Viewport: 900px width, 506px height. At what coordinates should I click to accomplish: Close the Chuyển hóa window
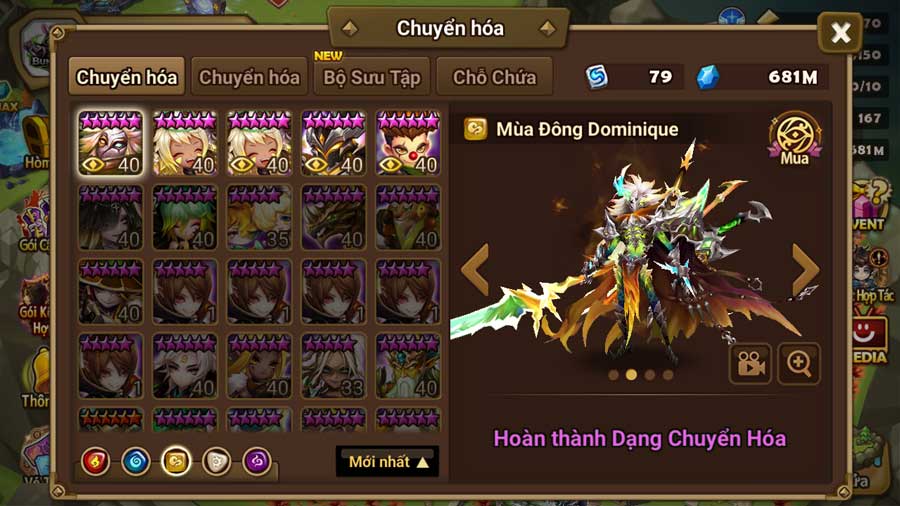(840, 34)
